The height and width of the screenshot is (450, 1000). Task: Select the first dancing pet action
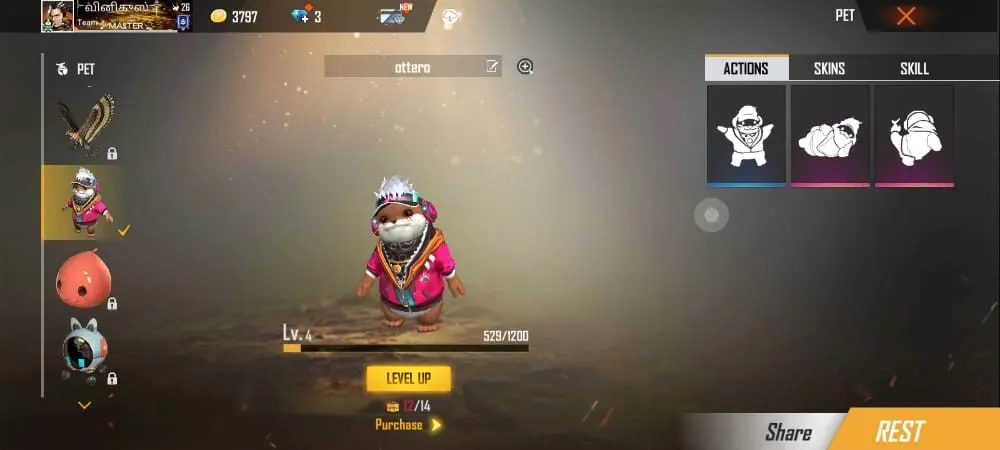tap(745, 135)
